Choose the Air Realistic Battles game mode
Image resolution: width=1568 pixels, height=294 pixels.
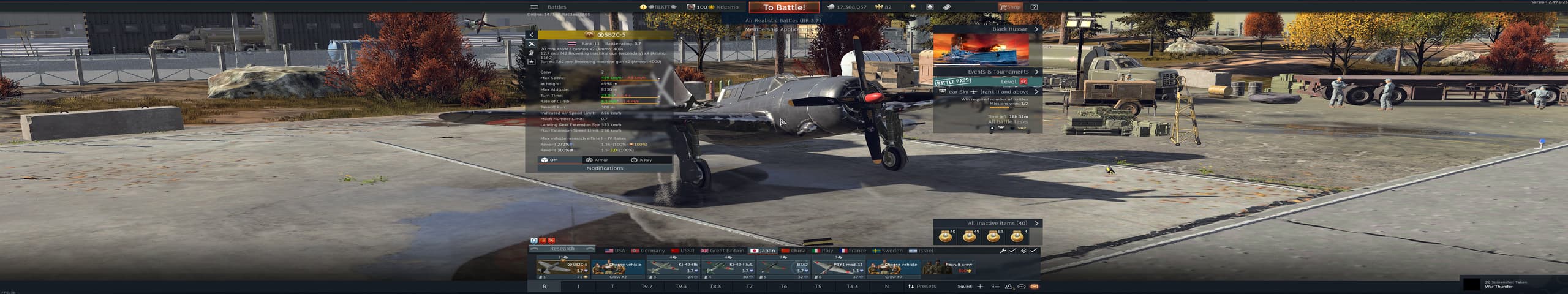783,20
